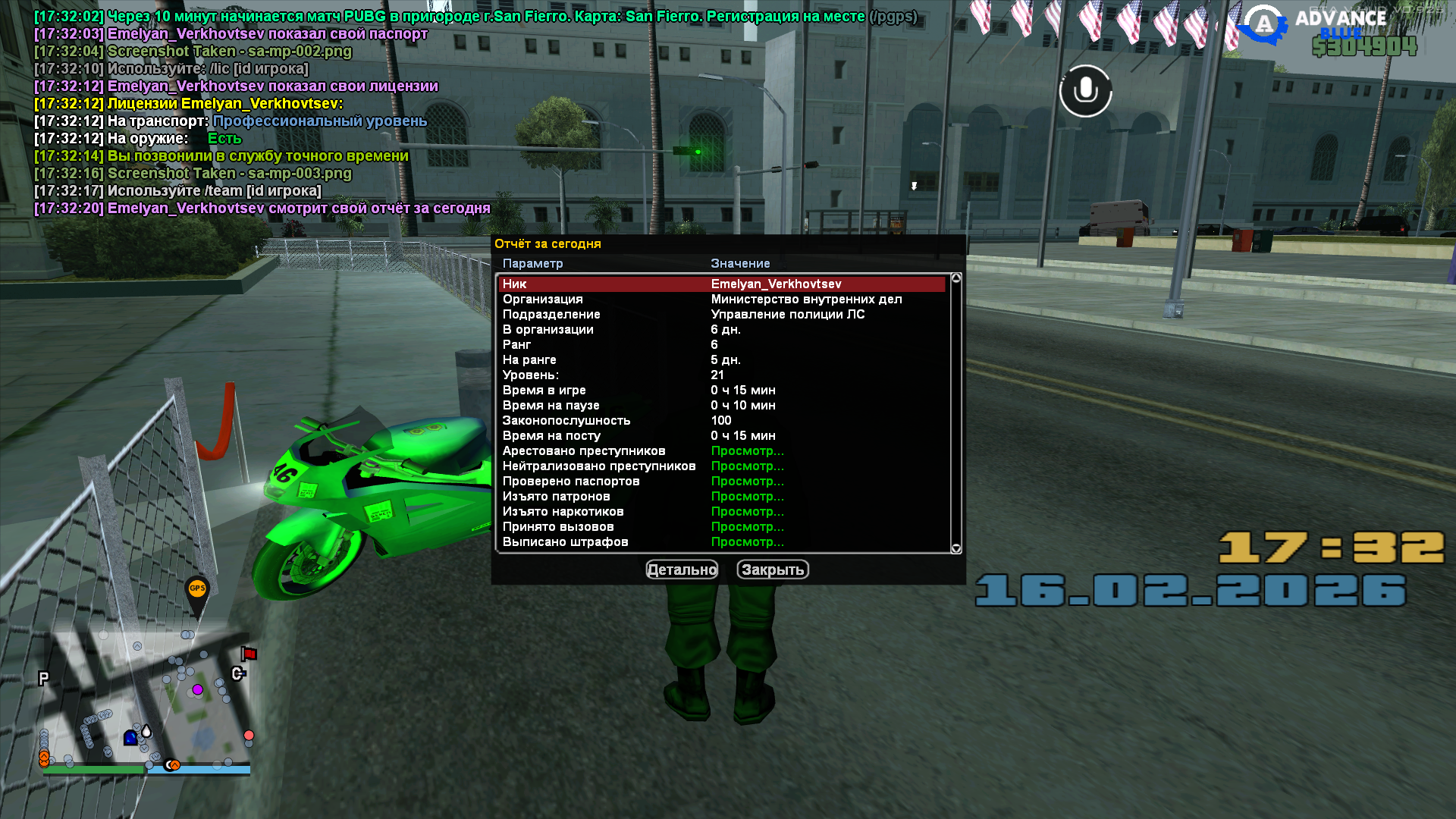1456x819 pixels.
Task: Select the Подразделение row
Action: tap(720, 314)
